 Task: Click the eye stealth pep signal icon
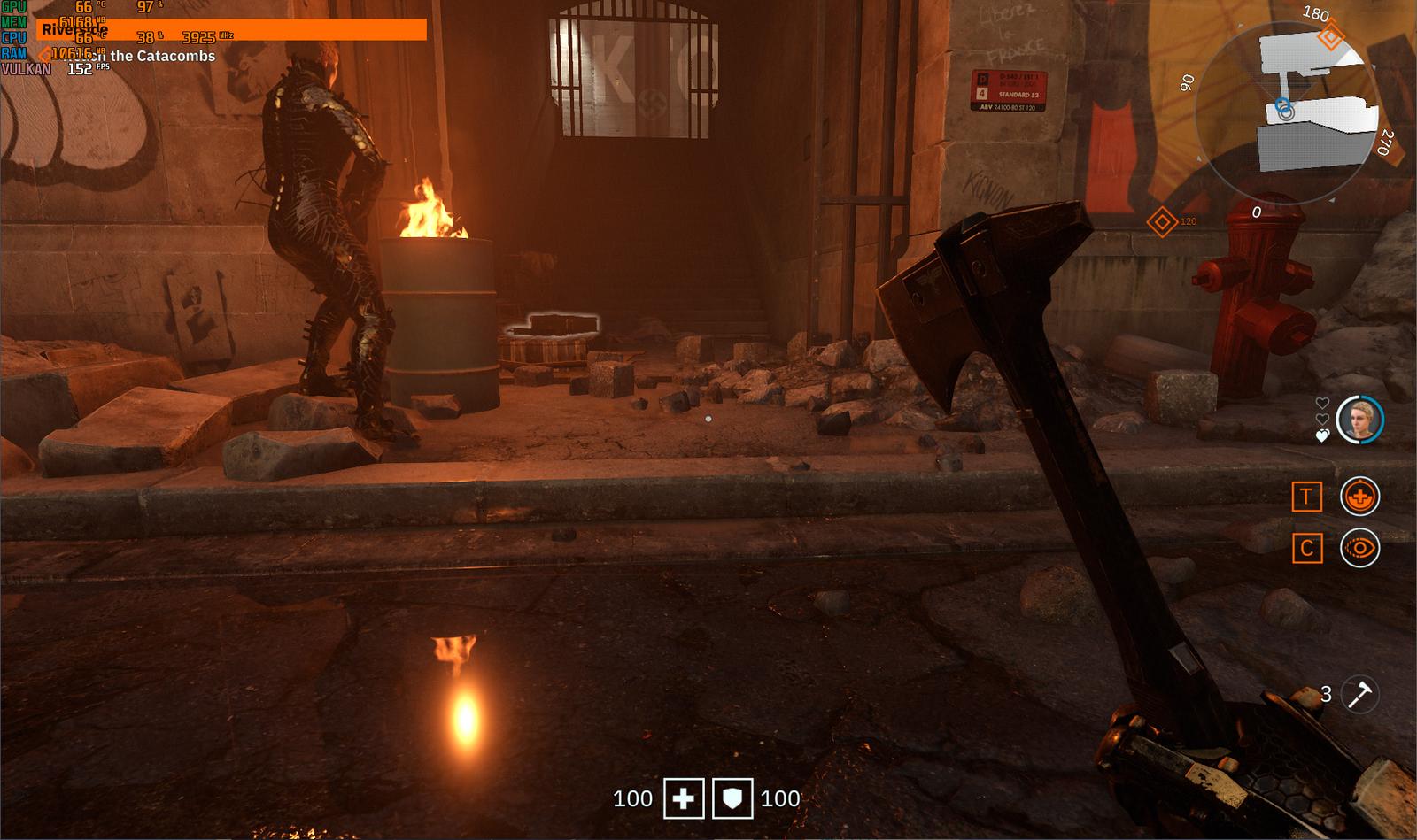1360,549
